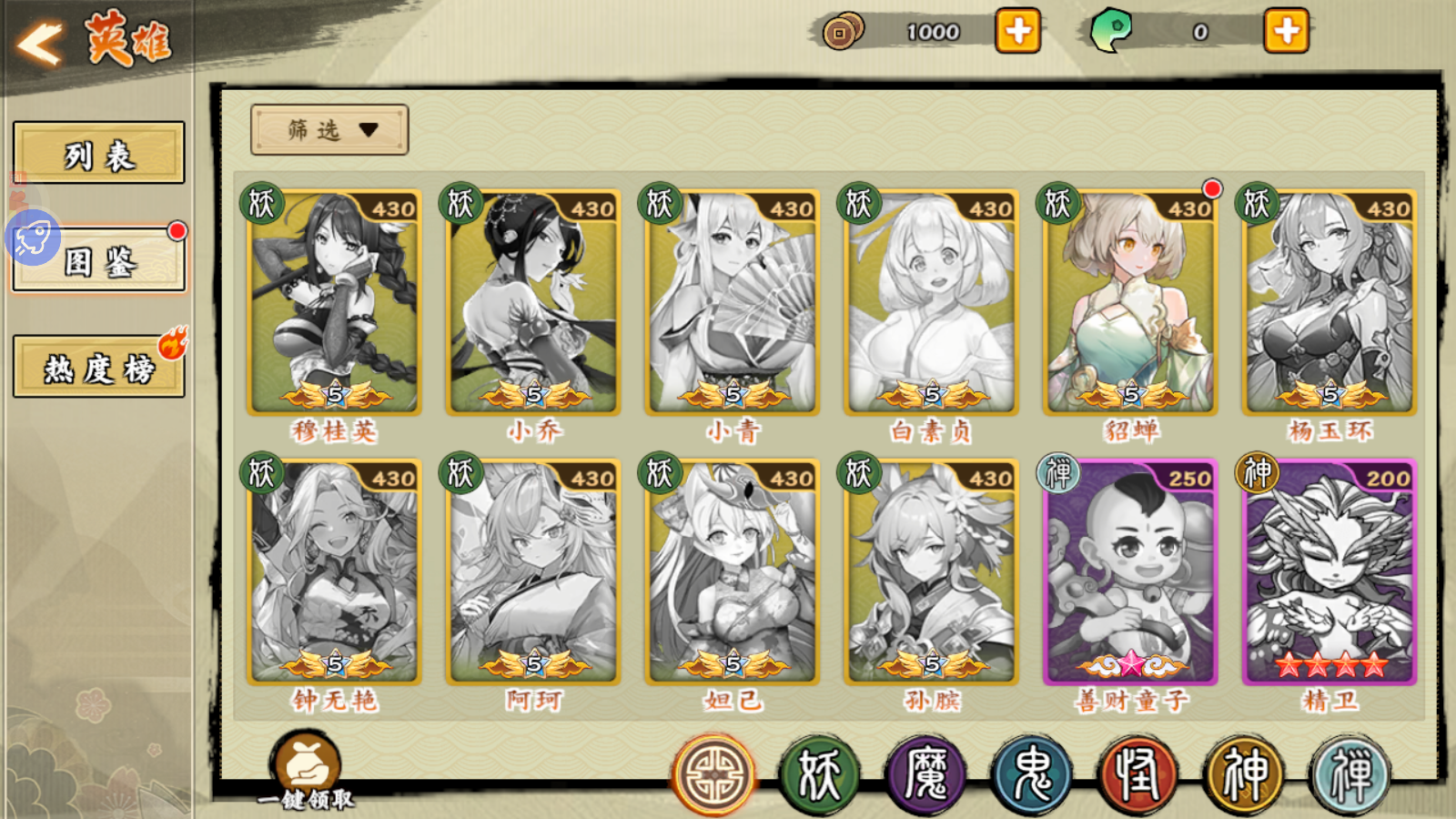
Task: Open the 列表 list tab
Action: pyautogui.click(x=98, y=154)
